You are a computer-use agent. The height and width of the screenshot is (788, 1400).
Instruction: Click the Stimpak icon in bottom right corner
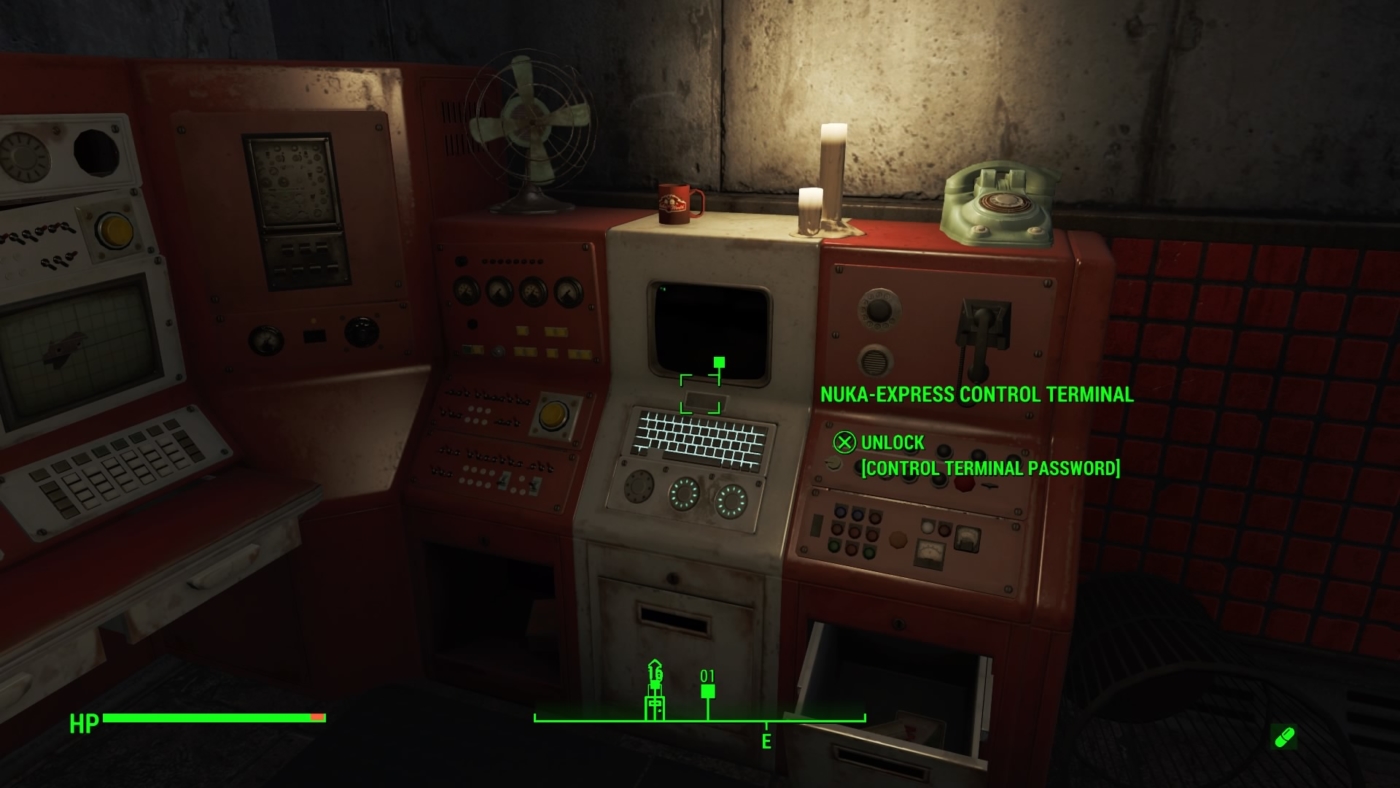(x=1282, y=737)
